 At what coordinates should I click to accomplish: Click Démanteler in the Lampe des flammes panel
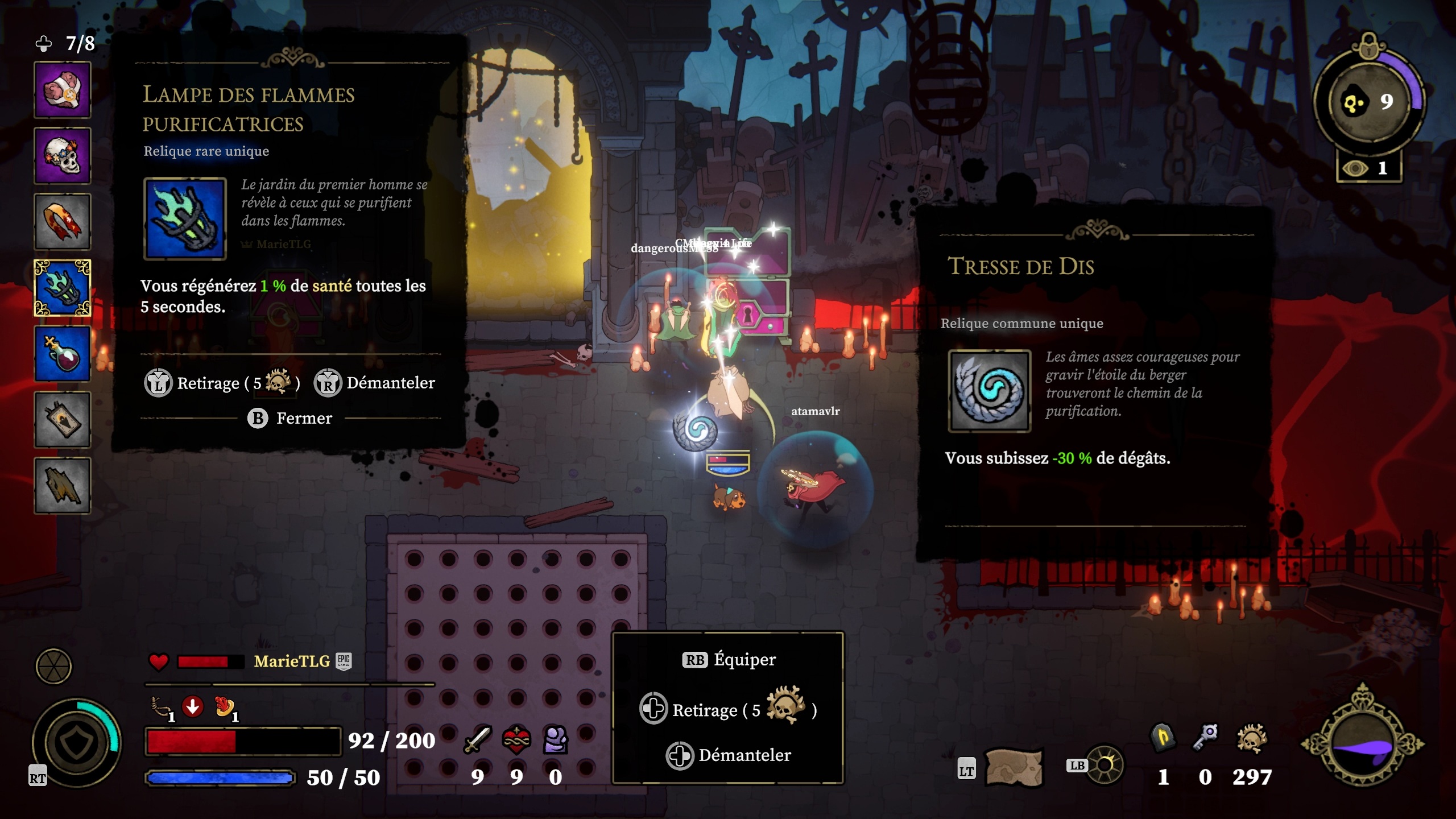[375, 383]
